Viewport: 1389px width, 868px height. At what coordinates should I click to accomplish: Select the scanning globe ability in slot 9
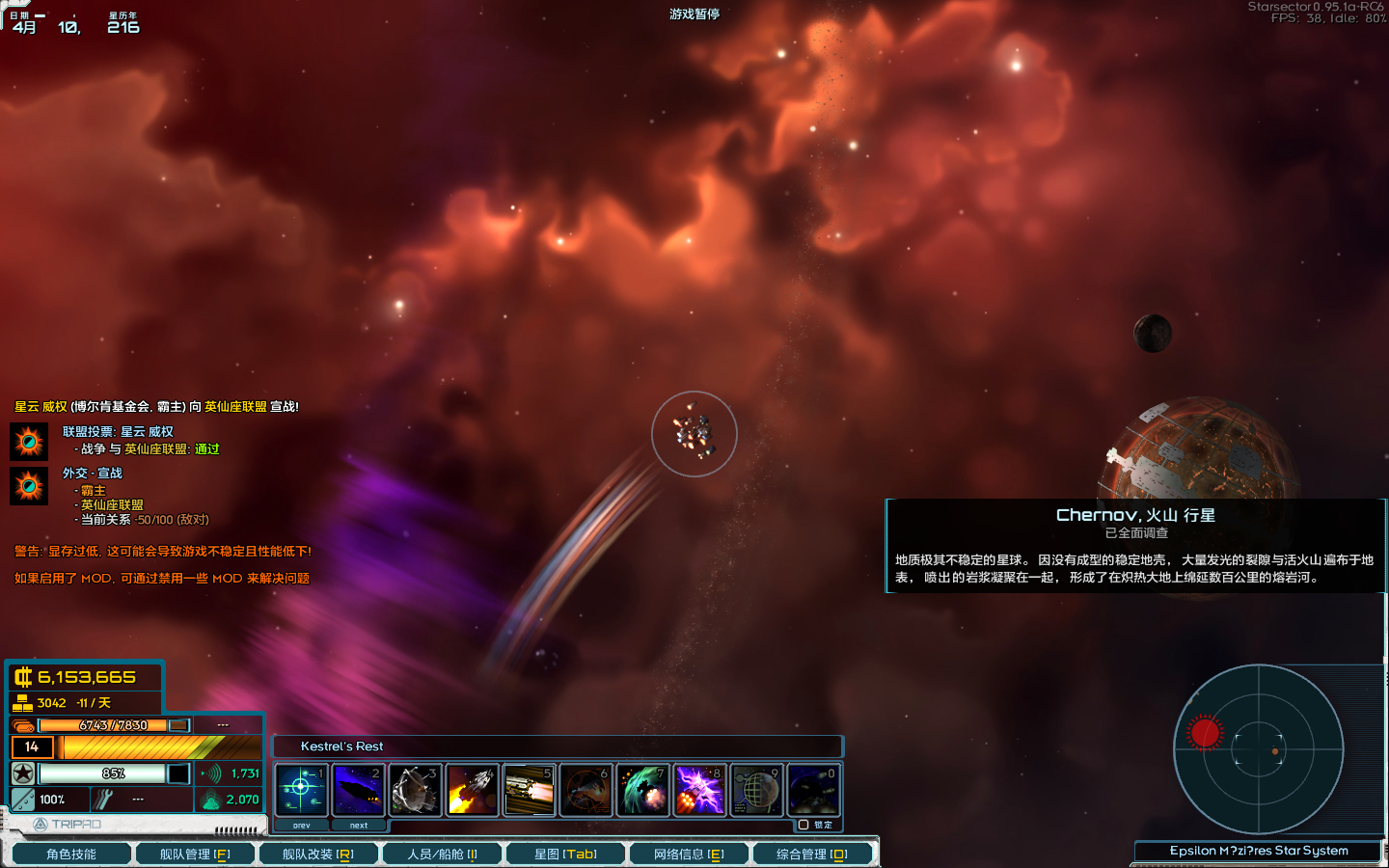click(756, 789)
